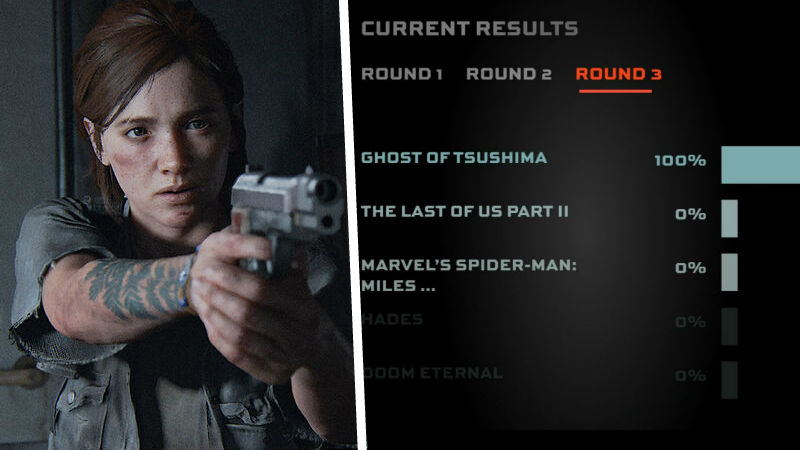
Task: Click the Marvel's Spider-Man: Miles entry
Action: tap(470, 275)
